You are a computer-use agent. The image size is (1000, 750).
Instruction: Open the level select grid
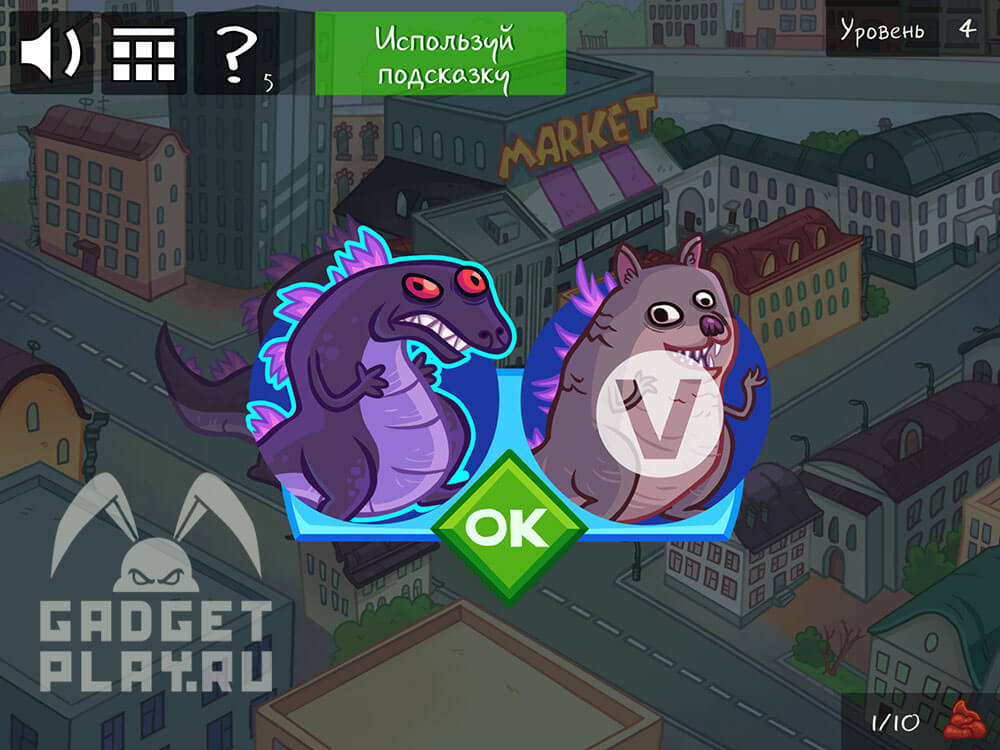(x=143, y=54)
